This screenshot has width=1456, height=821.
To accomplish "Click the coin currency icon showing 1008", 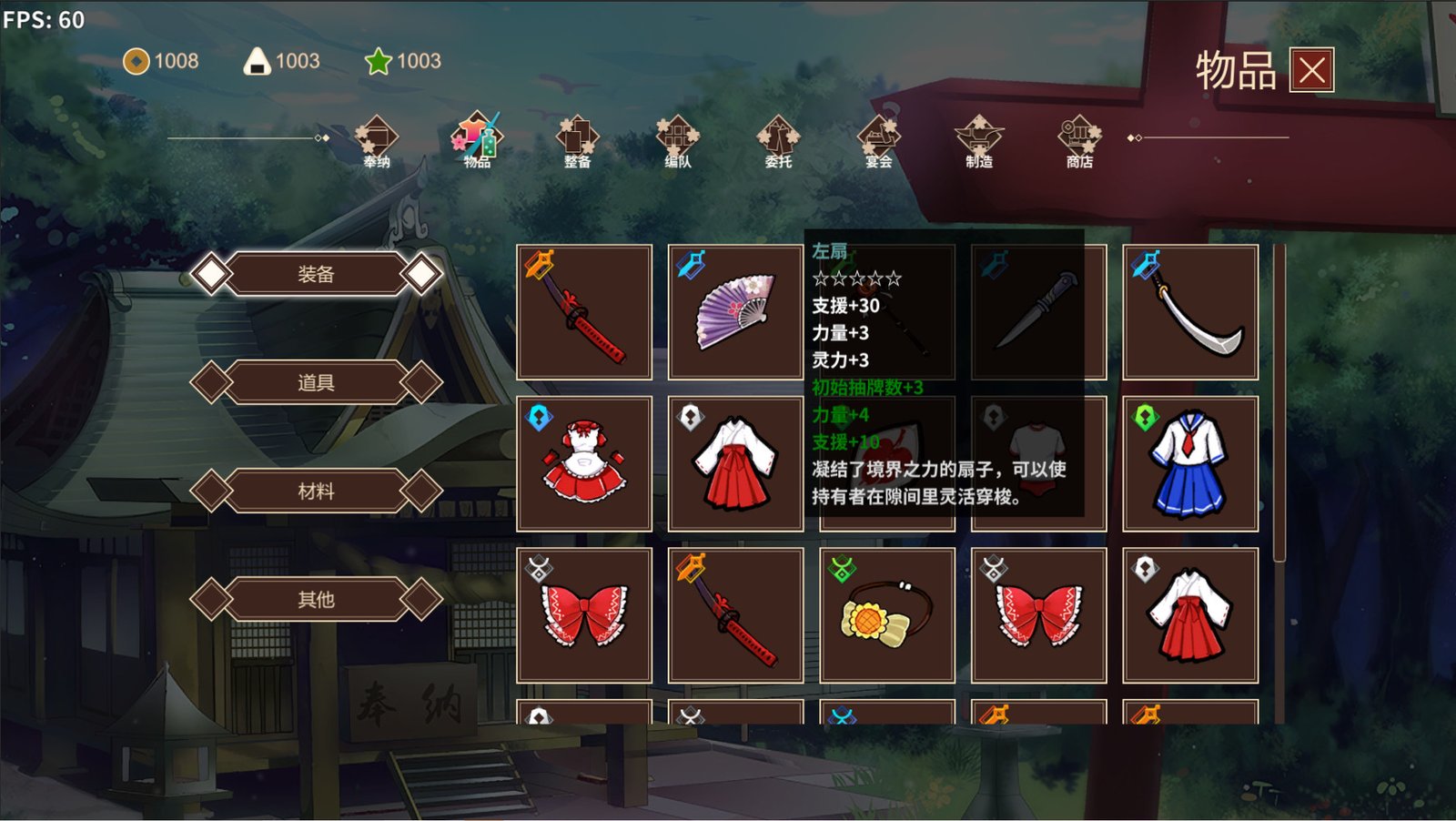I will click(135, 62).
